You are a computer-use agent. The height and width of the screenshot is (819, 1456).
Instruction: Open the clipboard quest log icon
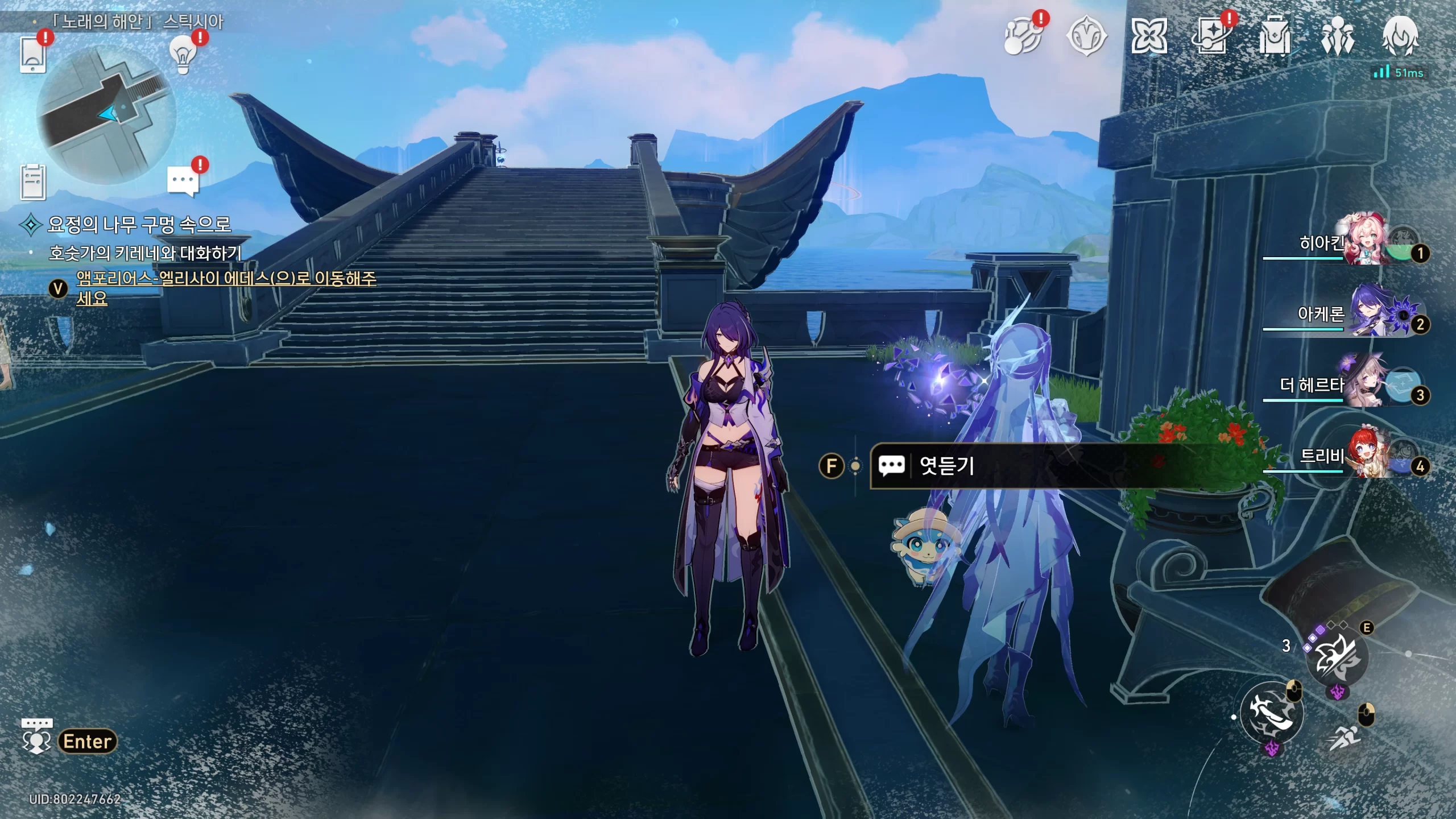click(33, 182)
